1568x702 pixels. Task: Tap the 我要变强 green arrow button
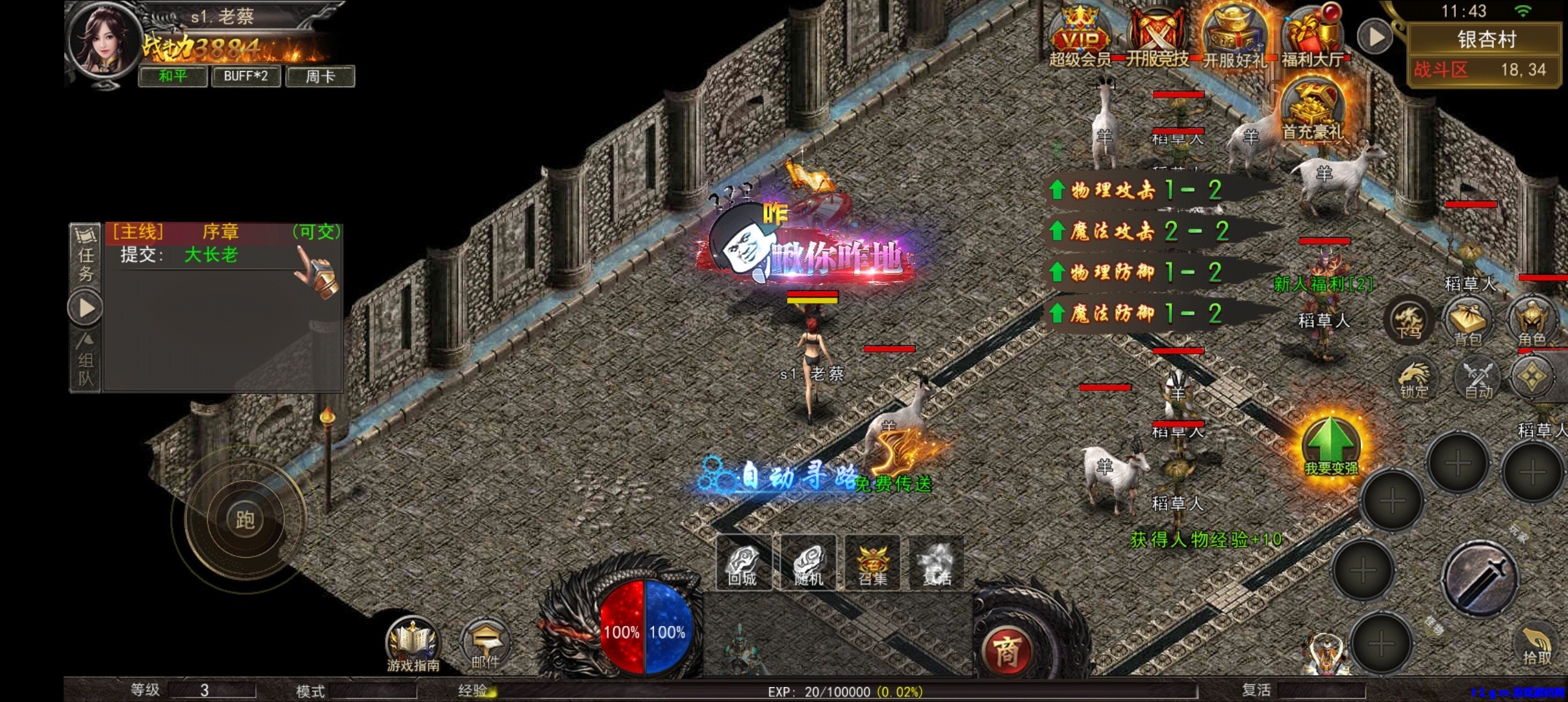1331,445
